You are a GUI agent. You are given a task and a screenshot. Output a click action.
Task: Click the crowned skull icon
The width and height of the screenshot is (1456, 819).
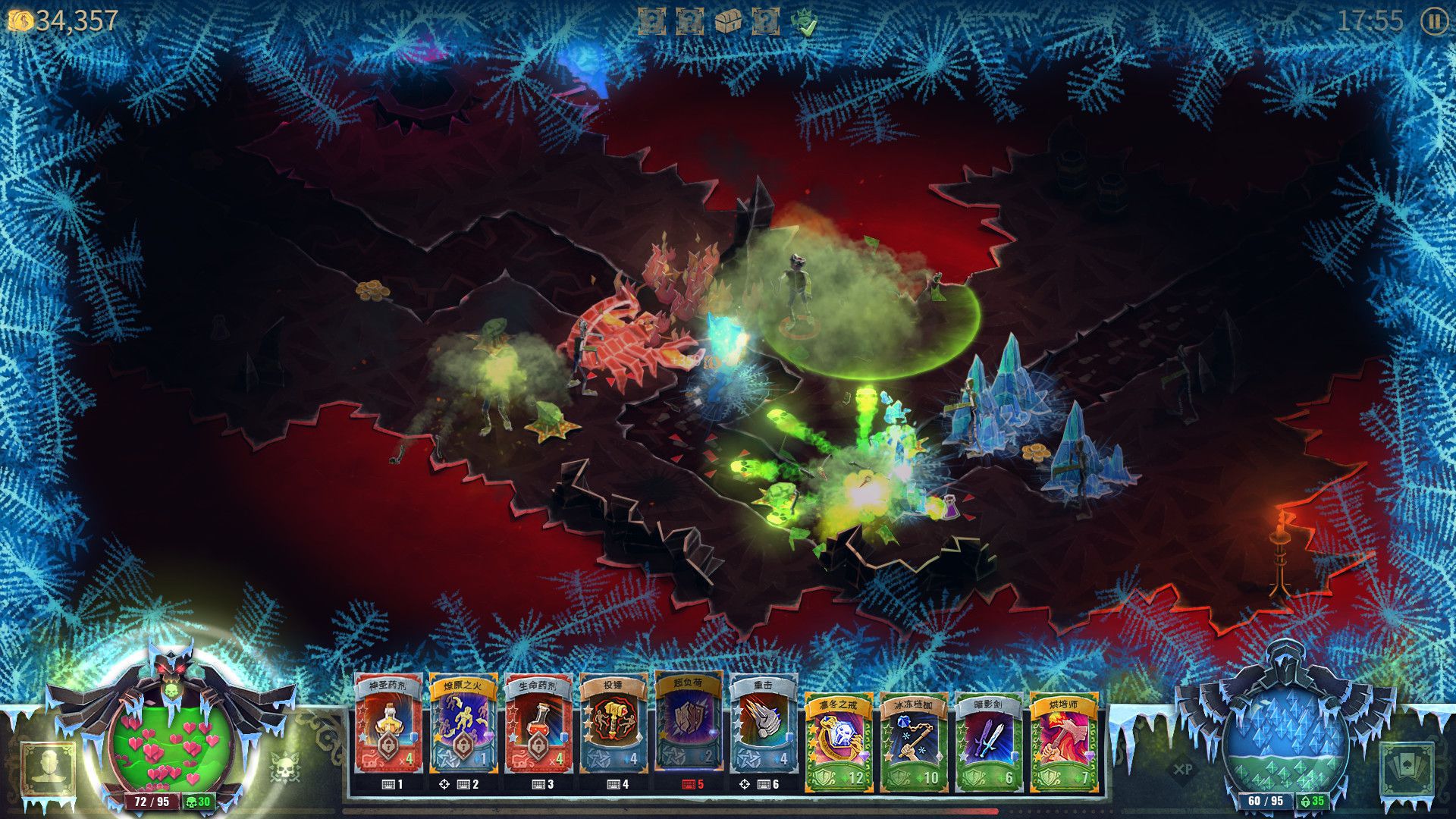(x=284, y=767)
